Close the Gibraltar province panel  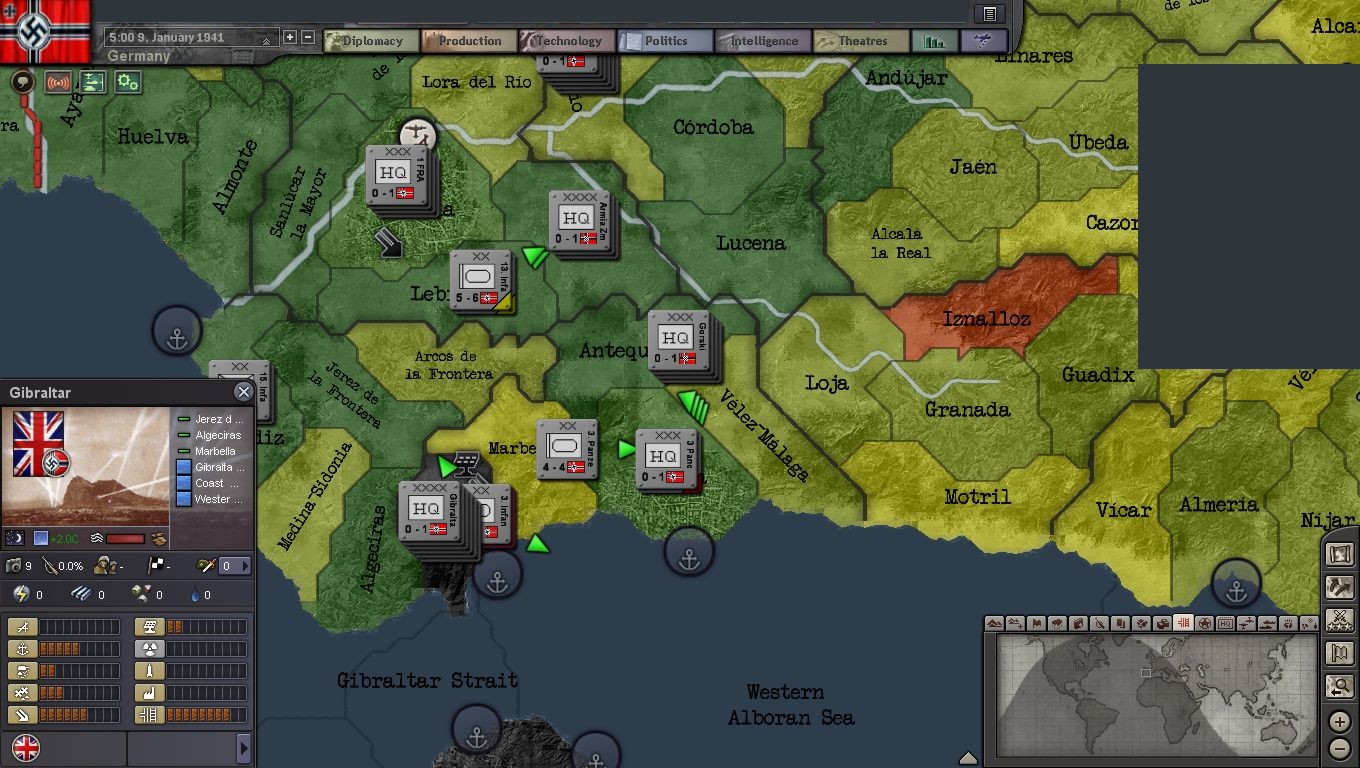tap(243, 392)
